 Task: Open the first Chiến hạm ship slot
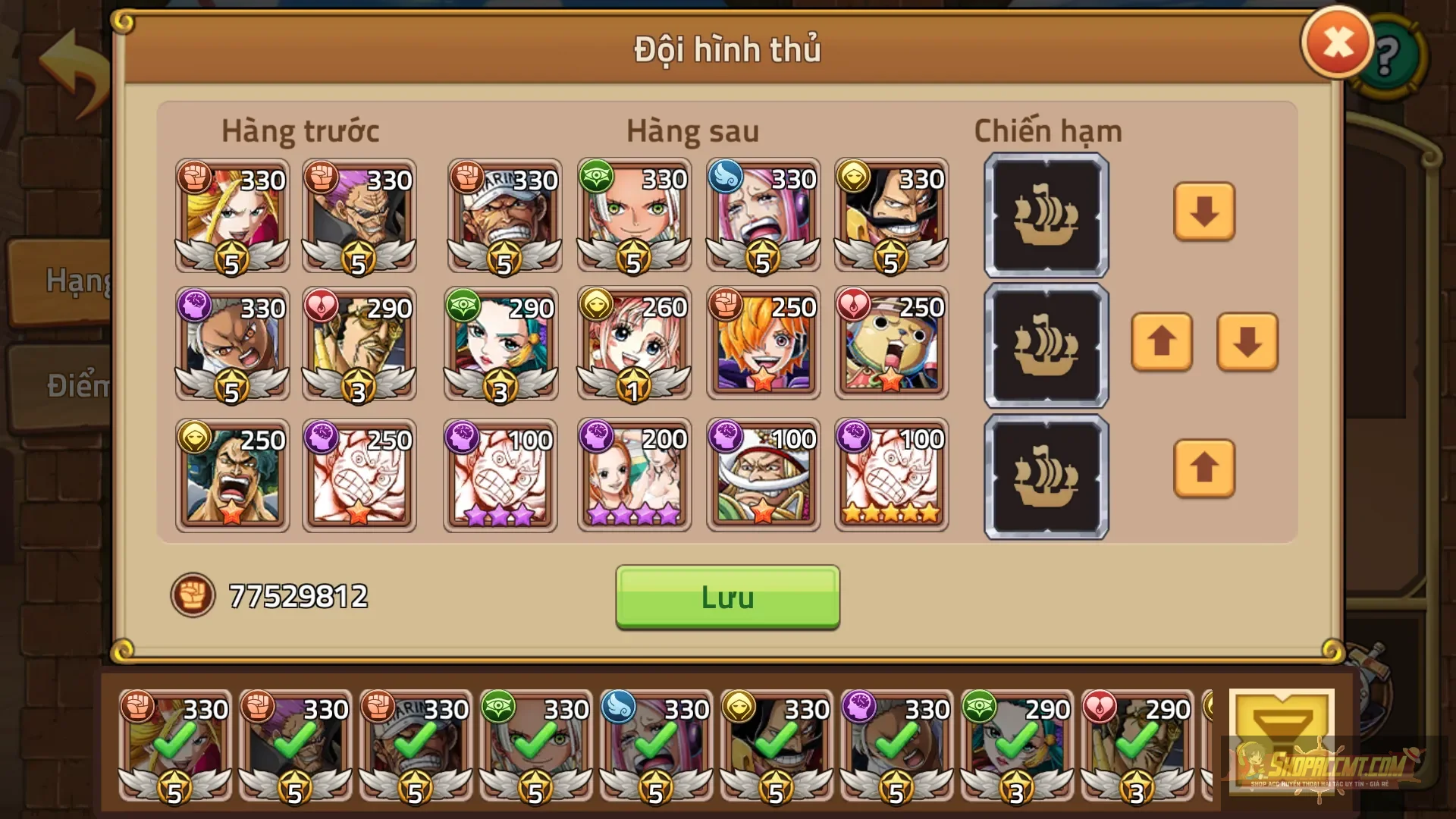(x=1045, y=216)
